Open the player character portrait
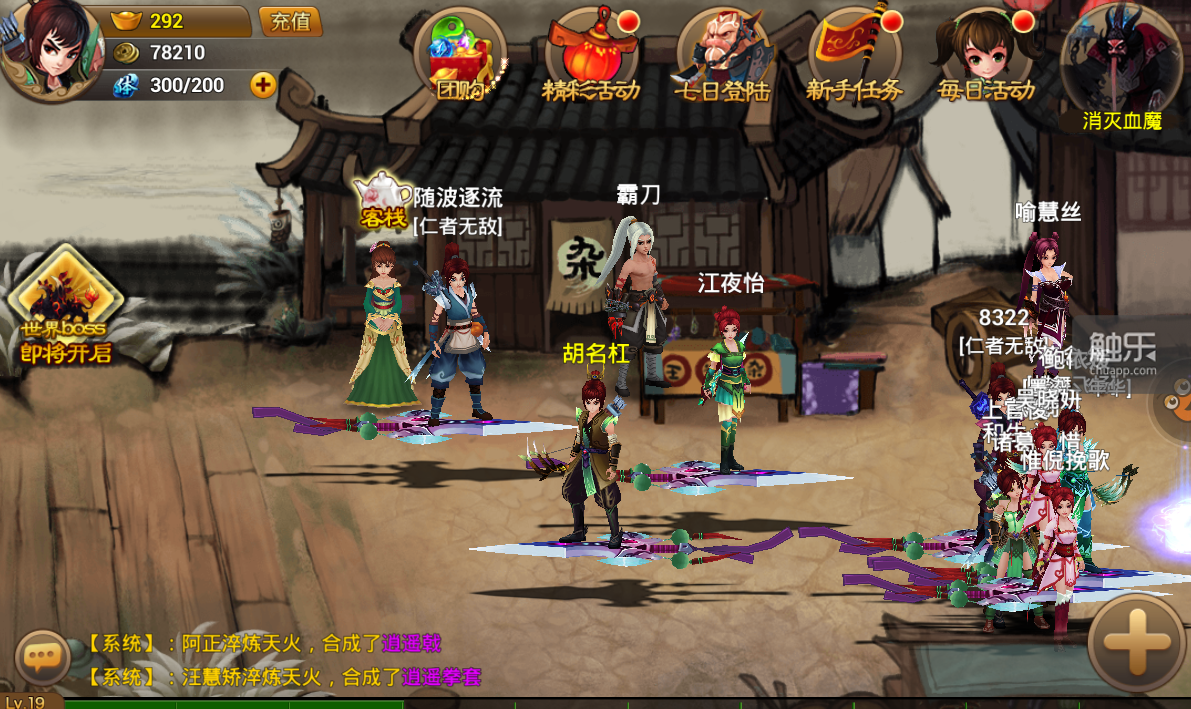Image resolution: width=1191 pixels, height=709 pixels. [48, 48]
